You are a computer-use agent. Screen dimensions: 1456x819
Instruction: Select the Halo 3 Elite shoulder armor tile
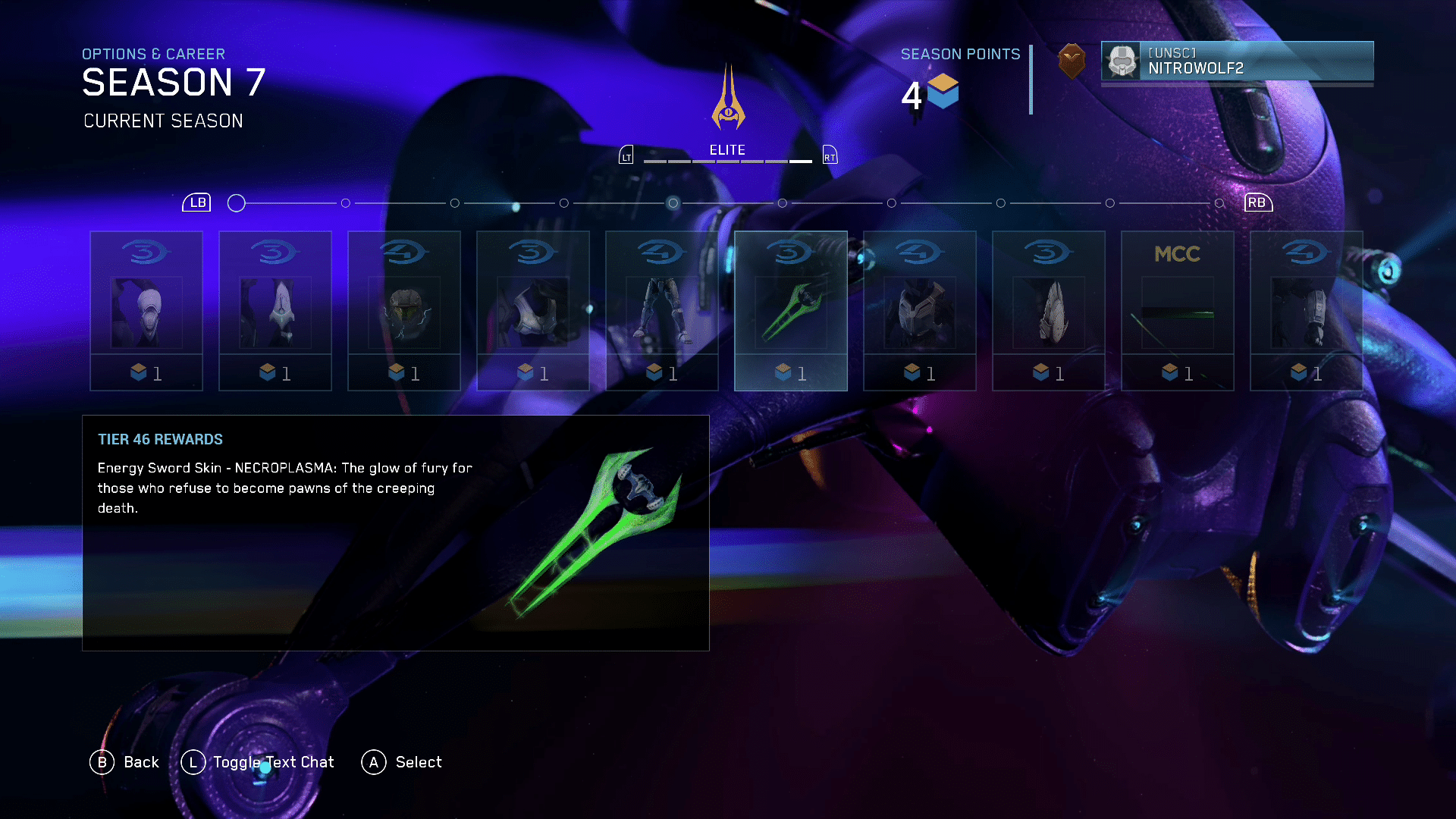point(533,311)
